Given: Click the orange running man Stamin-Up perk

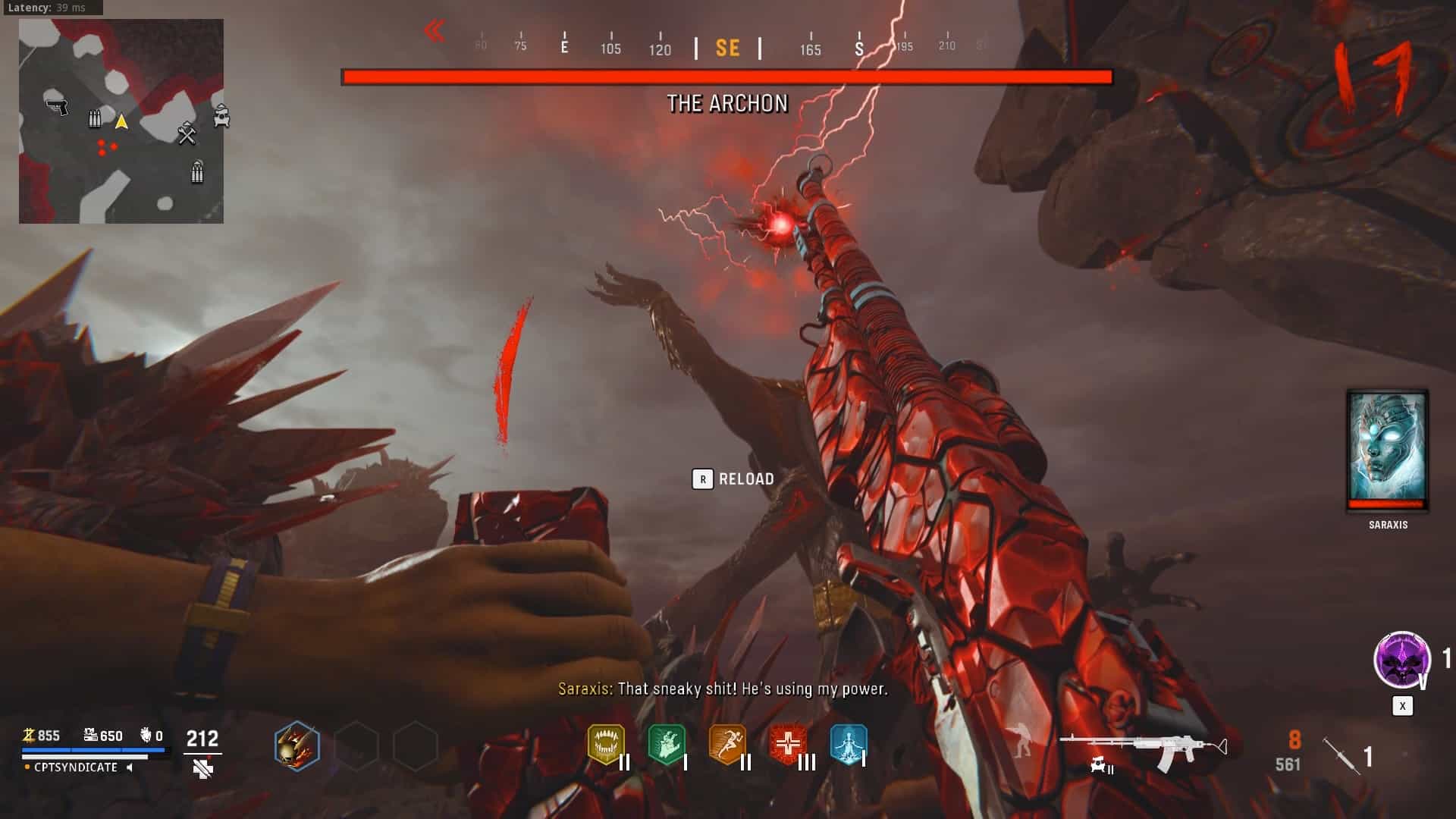Looking at the screenshot, I should (726, 744).
